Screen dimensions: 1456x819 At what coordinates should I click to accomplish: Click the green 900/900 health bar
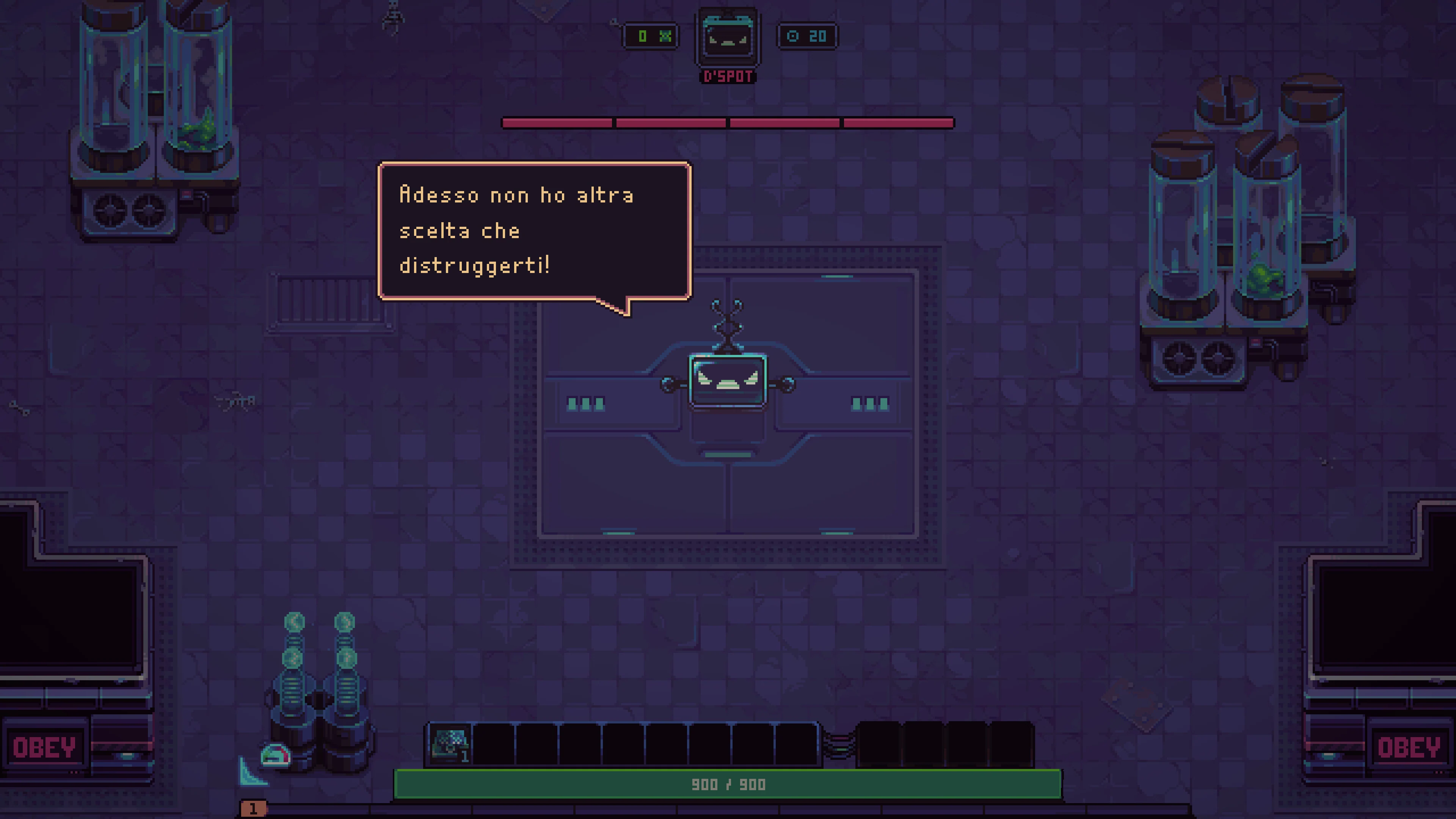[728, 784]
